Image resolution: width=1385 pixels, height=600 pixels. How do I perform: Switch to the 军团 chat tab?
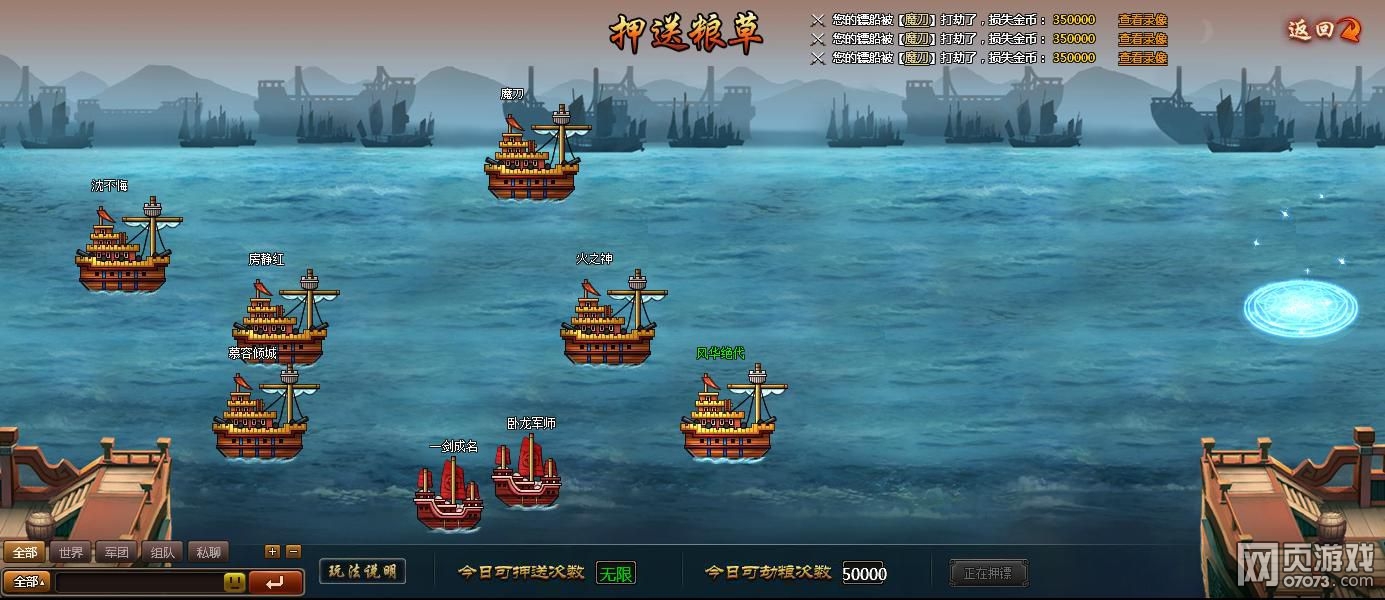tap(117, 552)
